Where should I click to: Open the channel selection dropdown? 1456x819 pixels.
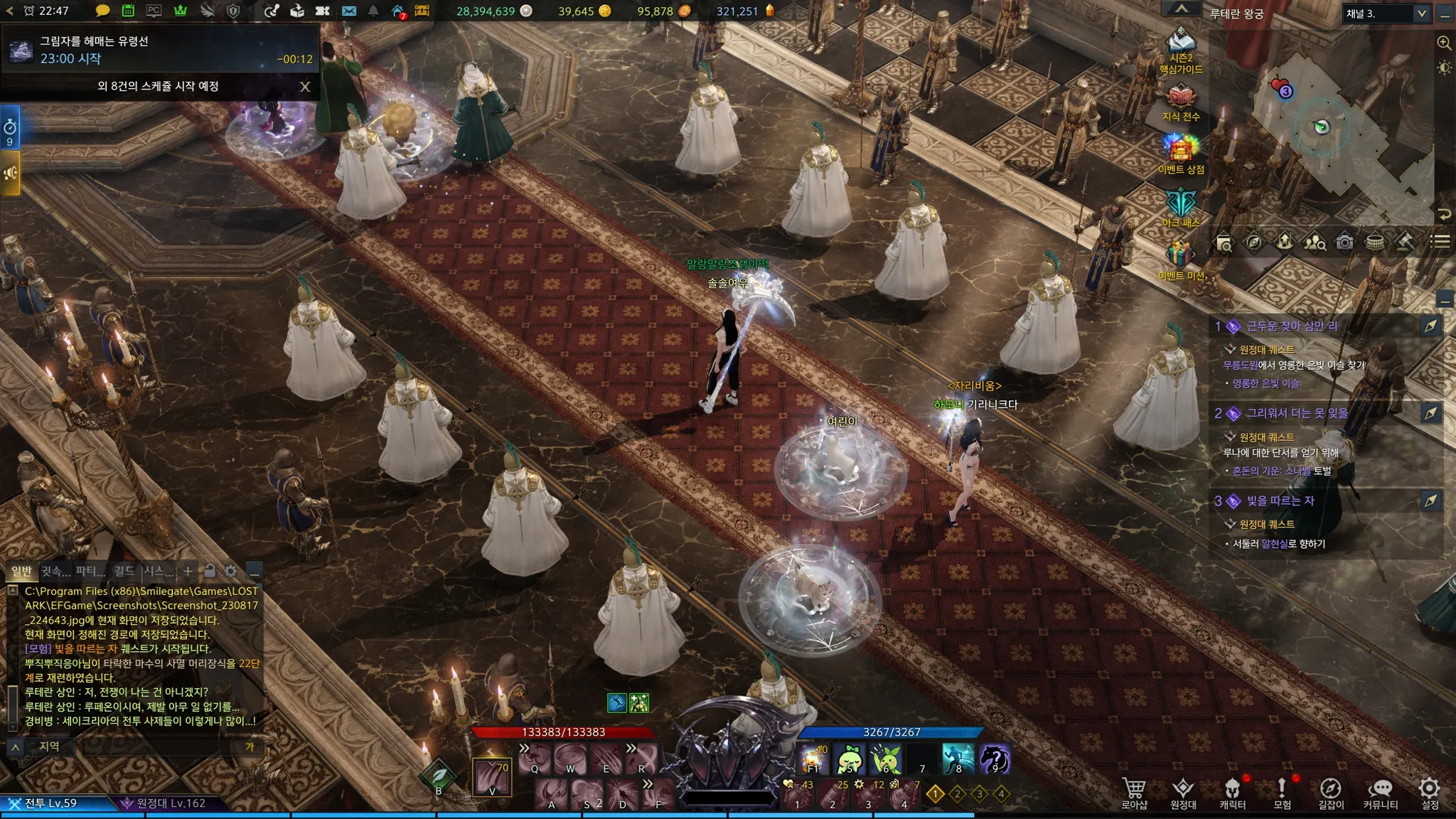pyautogui.click(x=1421, y=14)
